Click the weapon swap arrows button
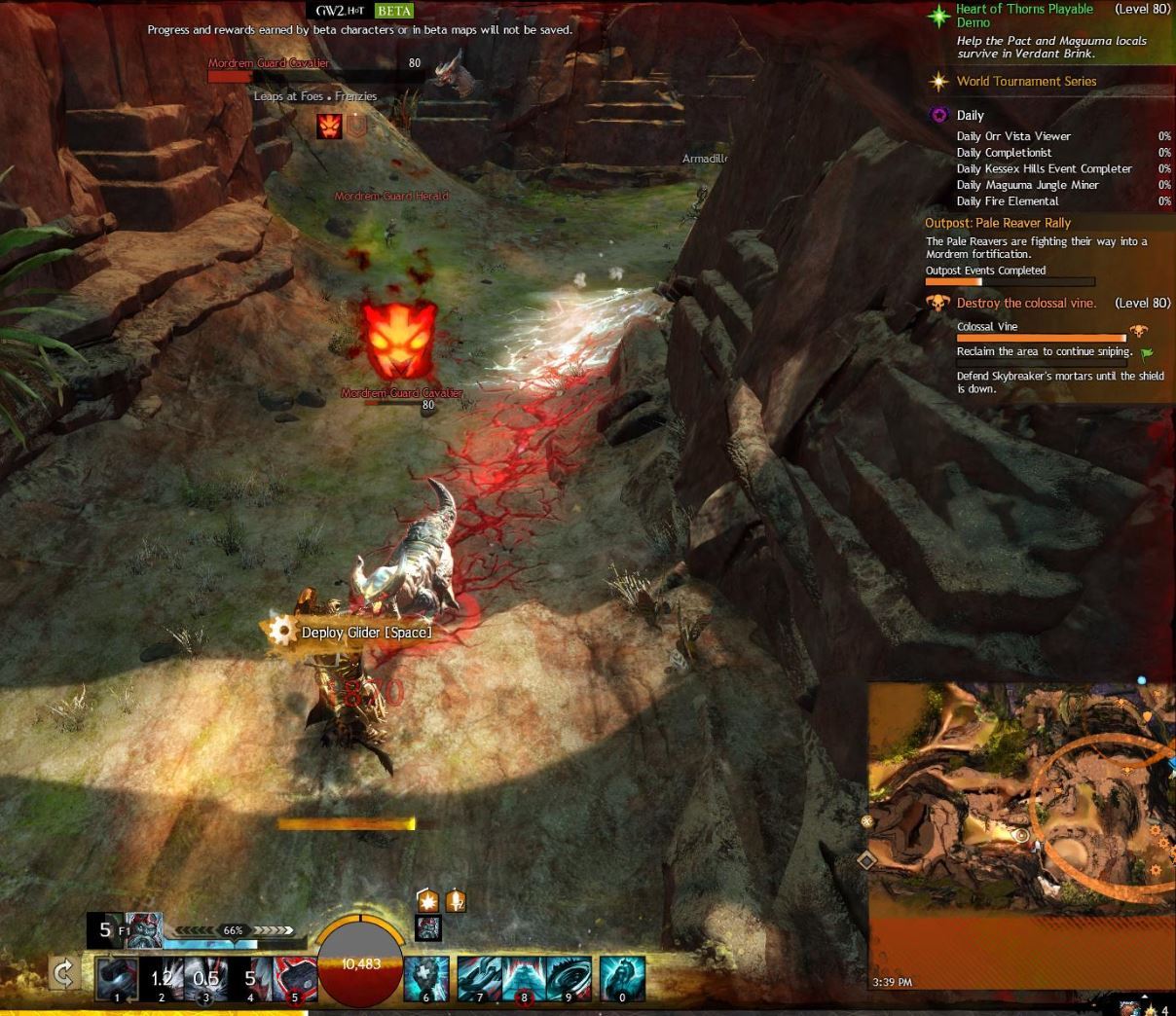This screenshot has height=1016, width=1176. (x=64, y=973)
